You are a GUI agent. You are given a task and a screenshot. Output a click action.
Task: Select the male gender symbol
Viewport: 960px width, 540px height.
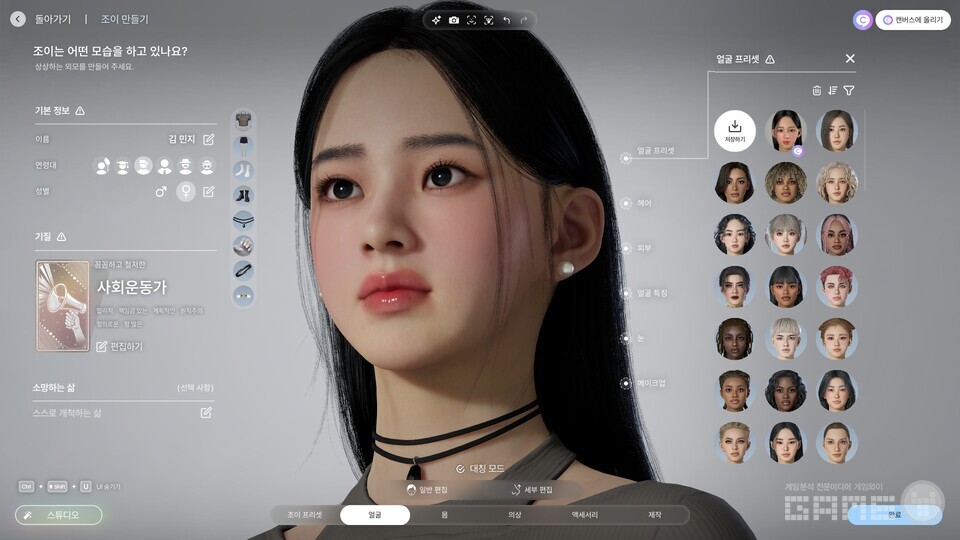coord(161,191)
